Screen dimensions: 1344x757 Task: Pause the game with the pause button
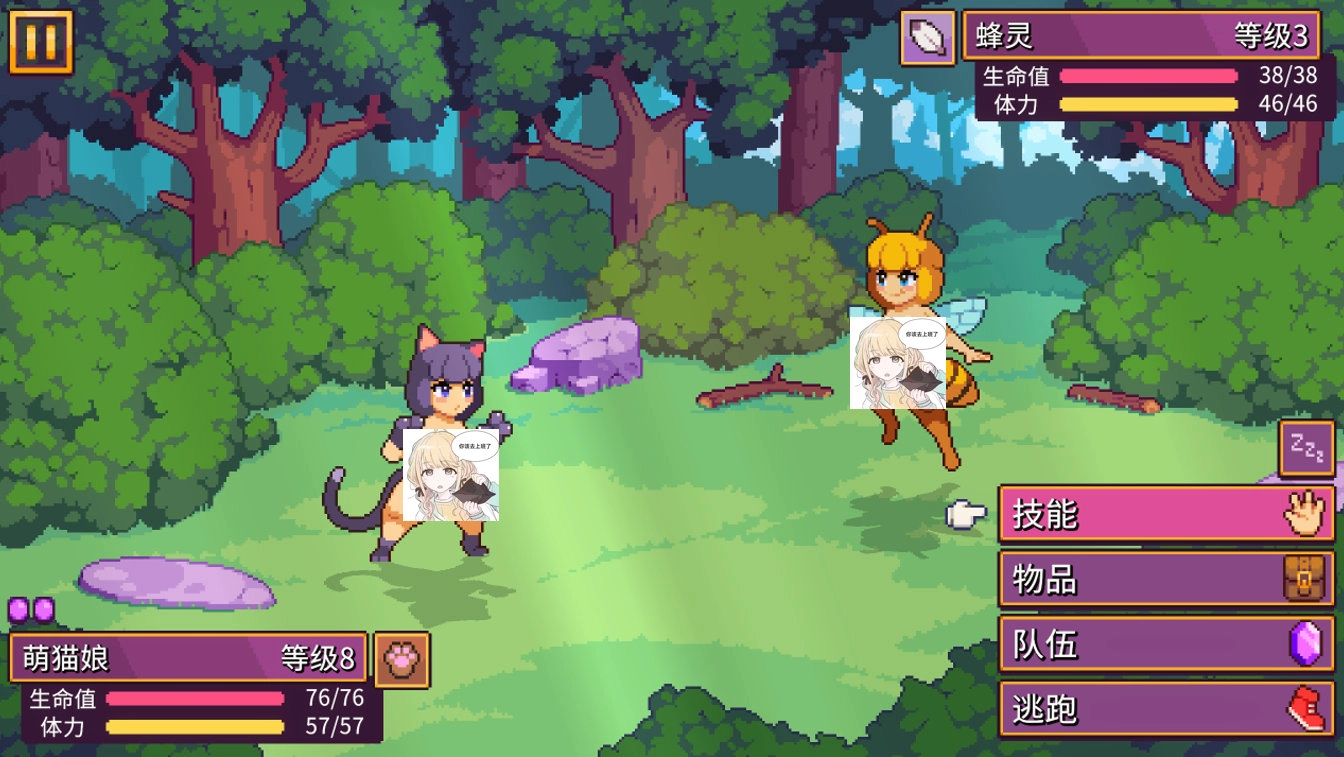pos(41,42)
